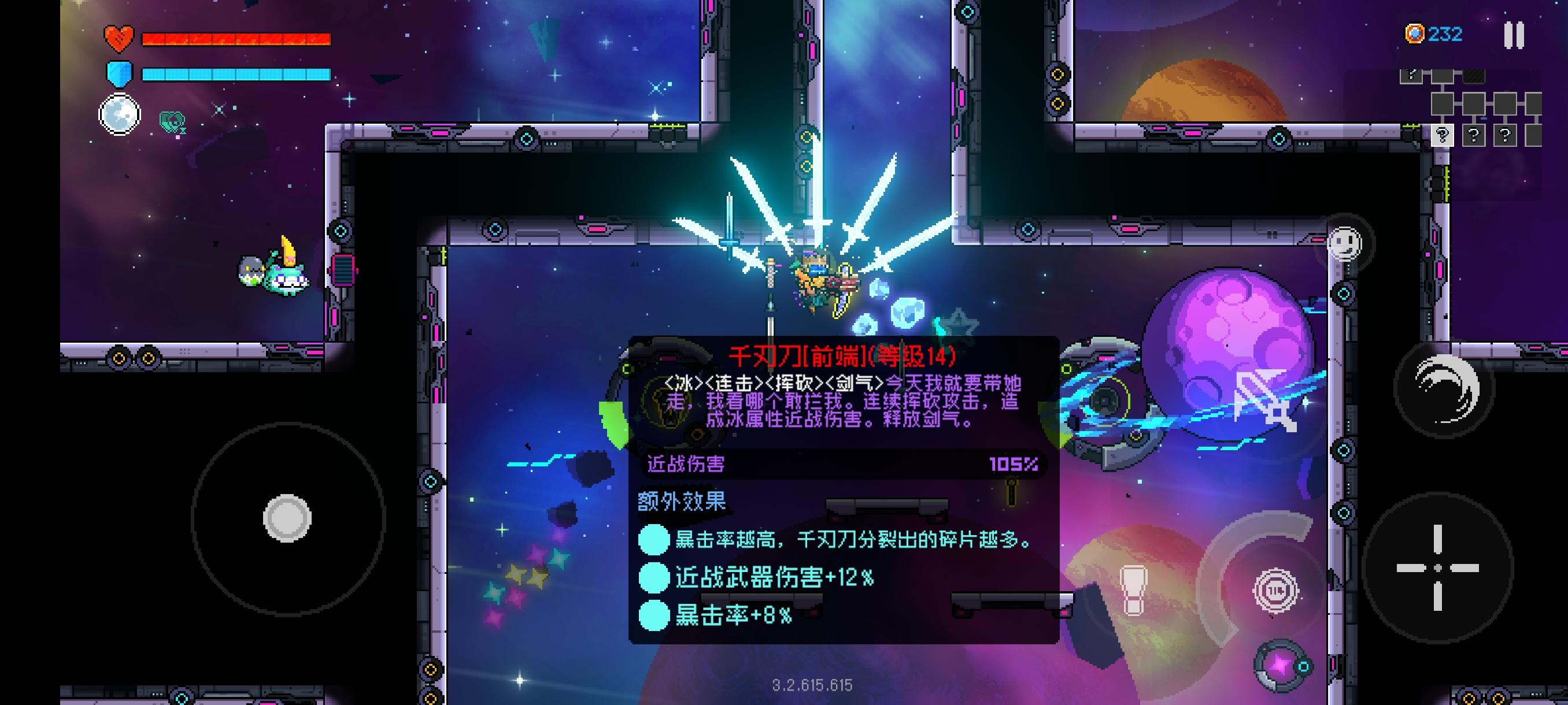Tap the coin orb icon next to 232
The image size is (1568, 705).
pos(1416,35)
